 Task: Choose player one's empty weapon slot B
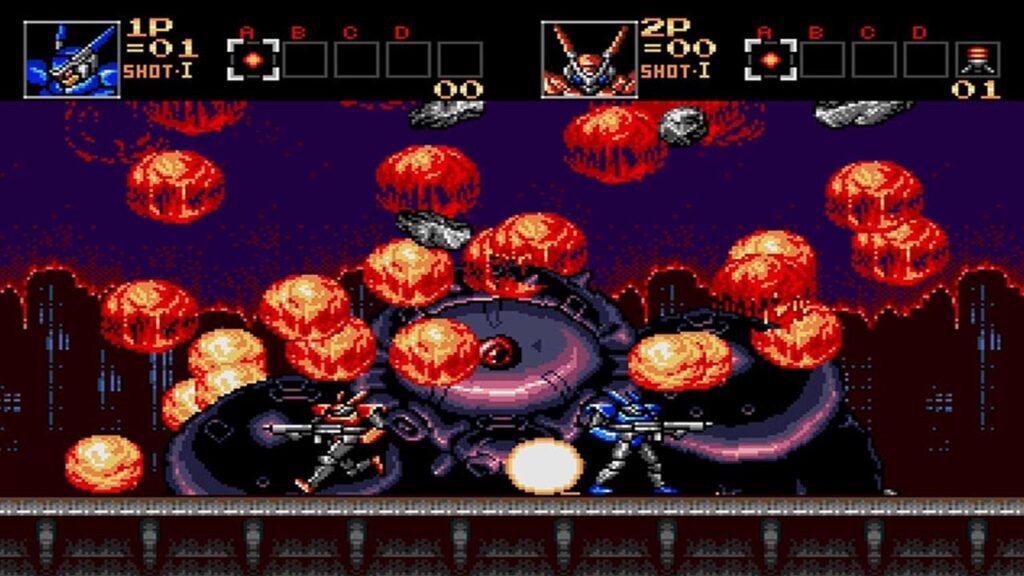pos(306,59)
